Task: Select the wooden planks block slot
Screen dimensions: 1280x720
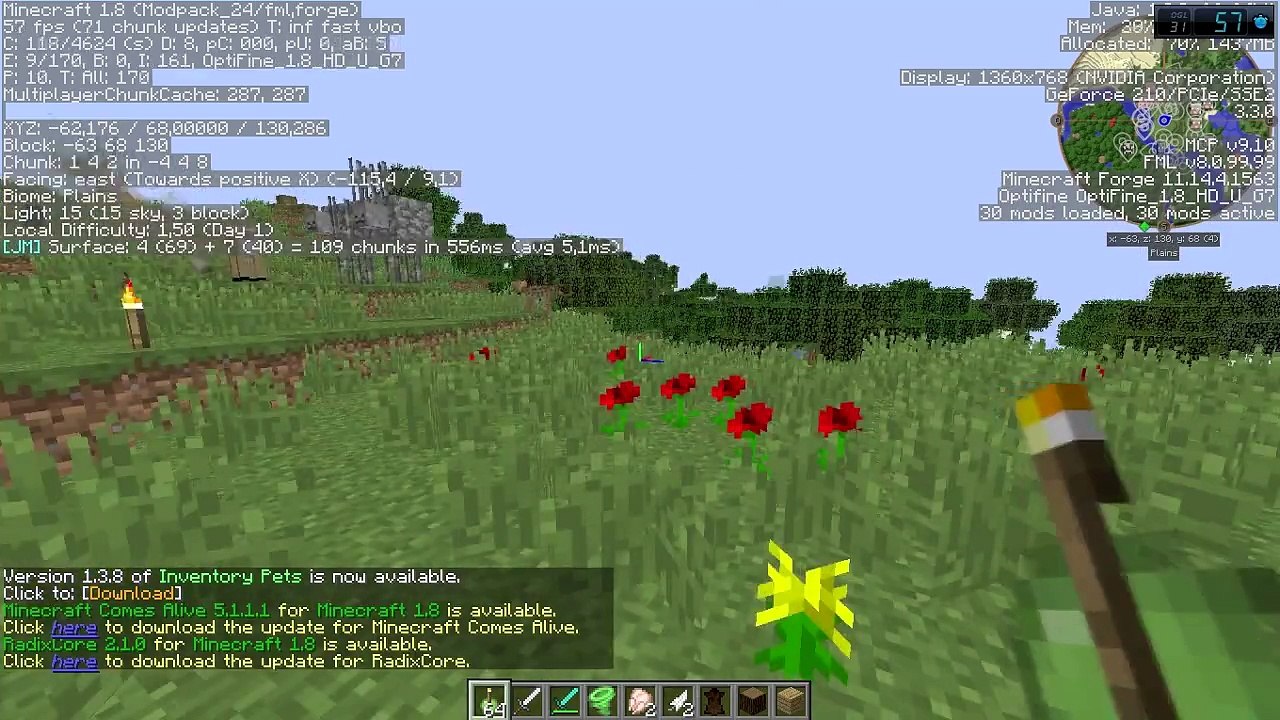Action: click(x=790, y=701)
